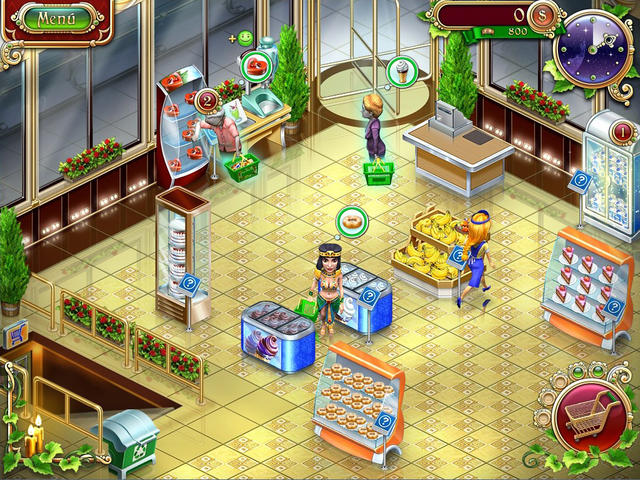The image size is (640, 480).
Task: Select the donut request thought bubble
Action: (351, 219)
